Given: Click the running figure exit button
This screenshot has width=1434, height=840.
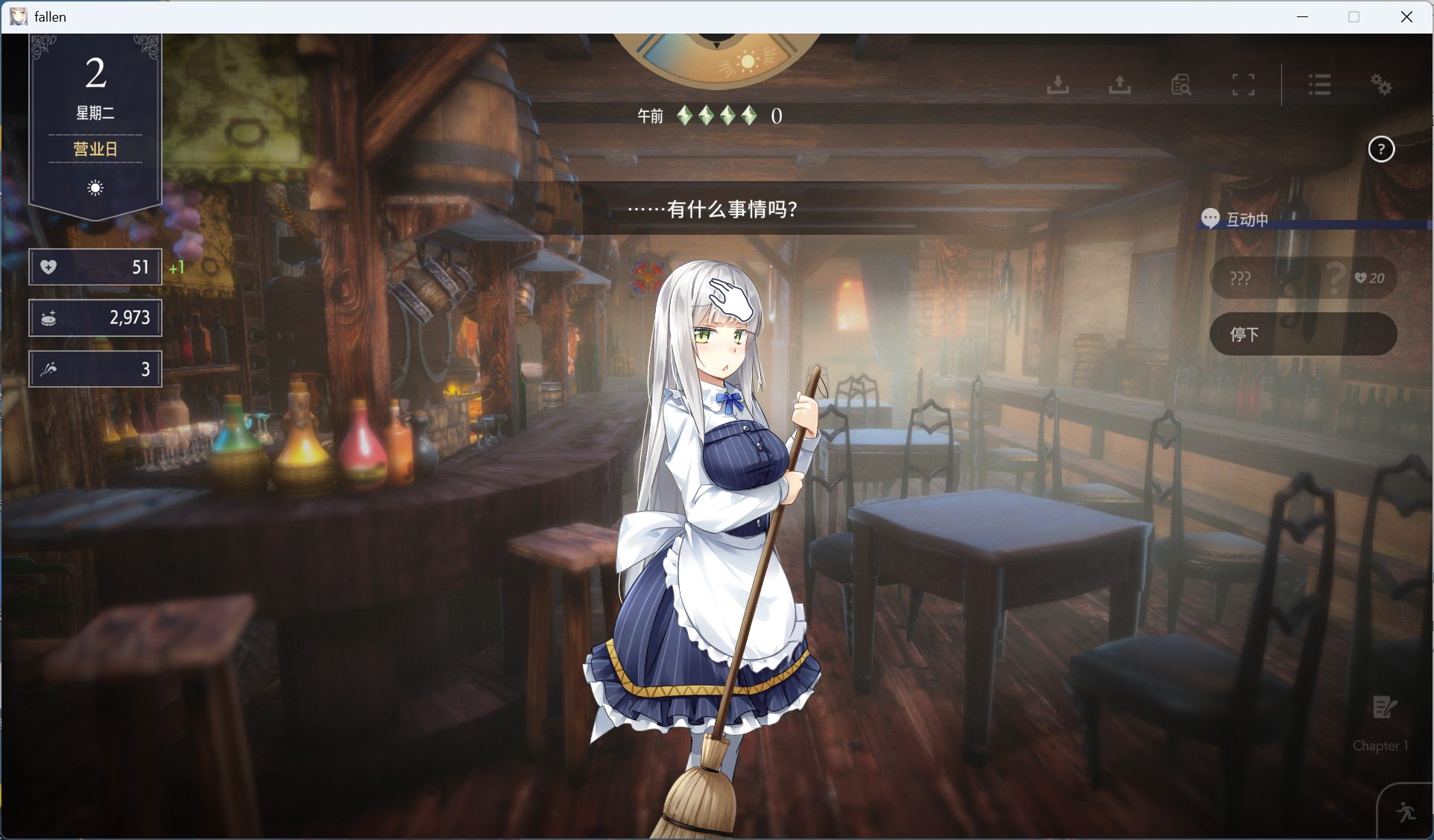Looking at the screenshot, I should tap(1406, 812).
